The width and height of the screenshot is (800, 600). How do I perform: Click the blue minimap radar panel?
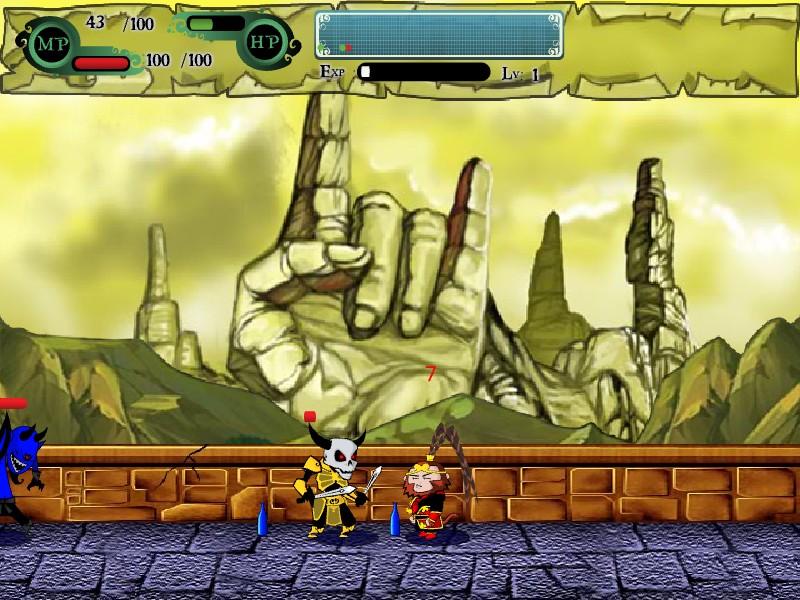[x=439, y=35]
